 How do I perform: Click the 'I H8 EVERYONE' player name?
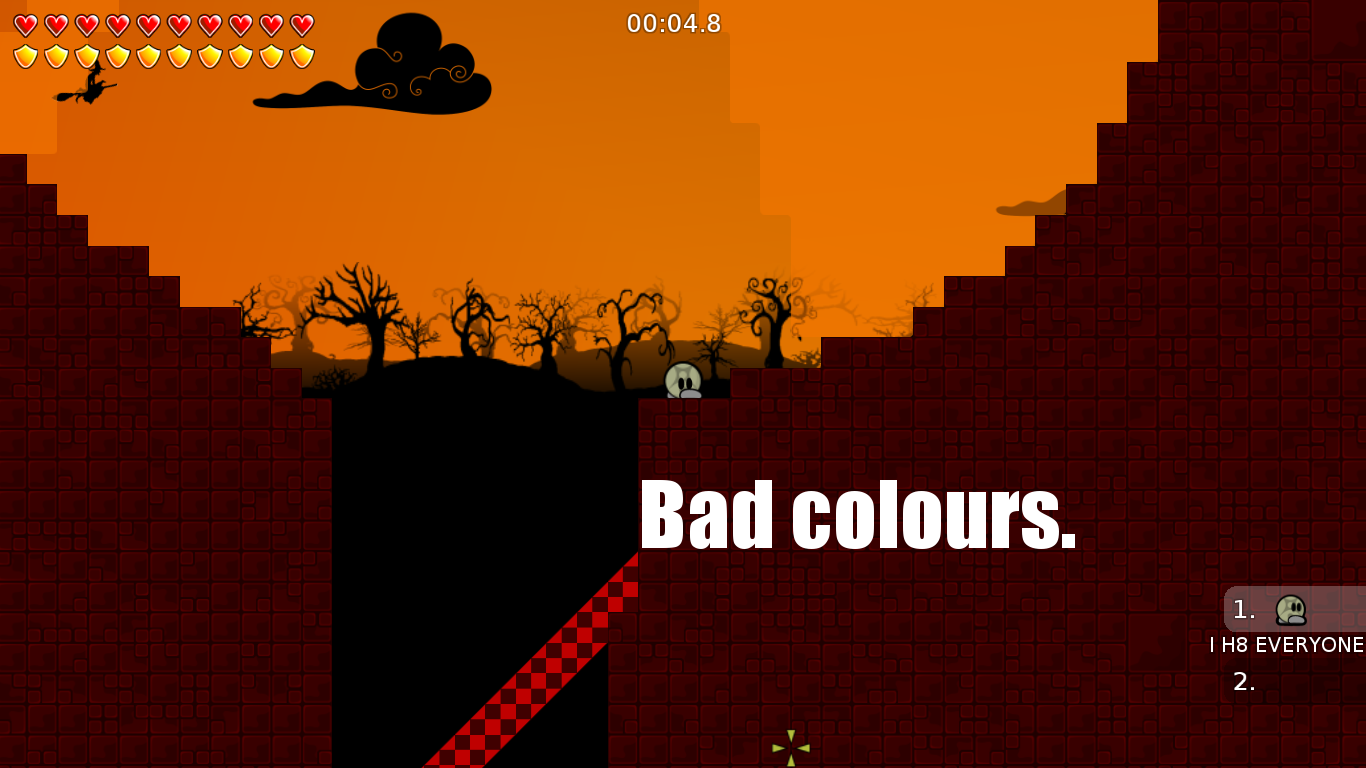[x=1286, y=646]
